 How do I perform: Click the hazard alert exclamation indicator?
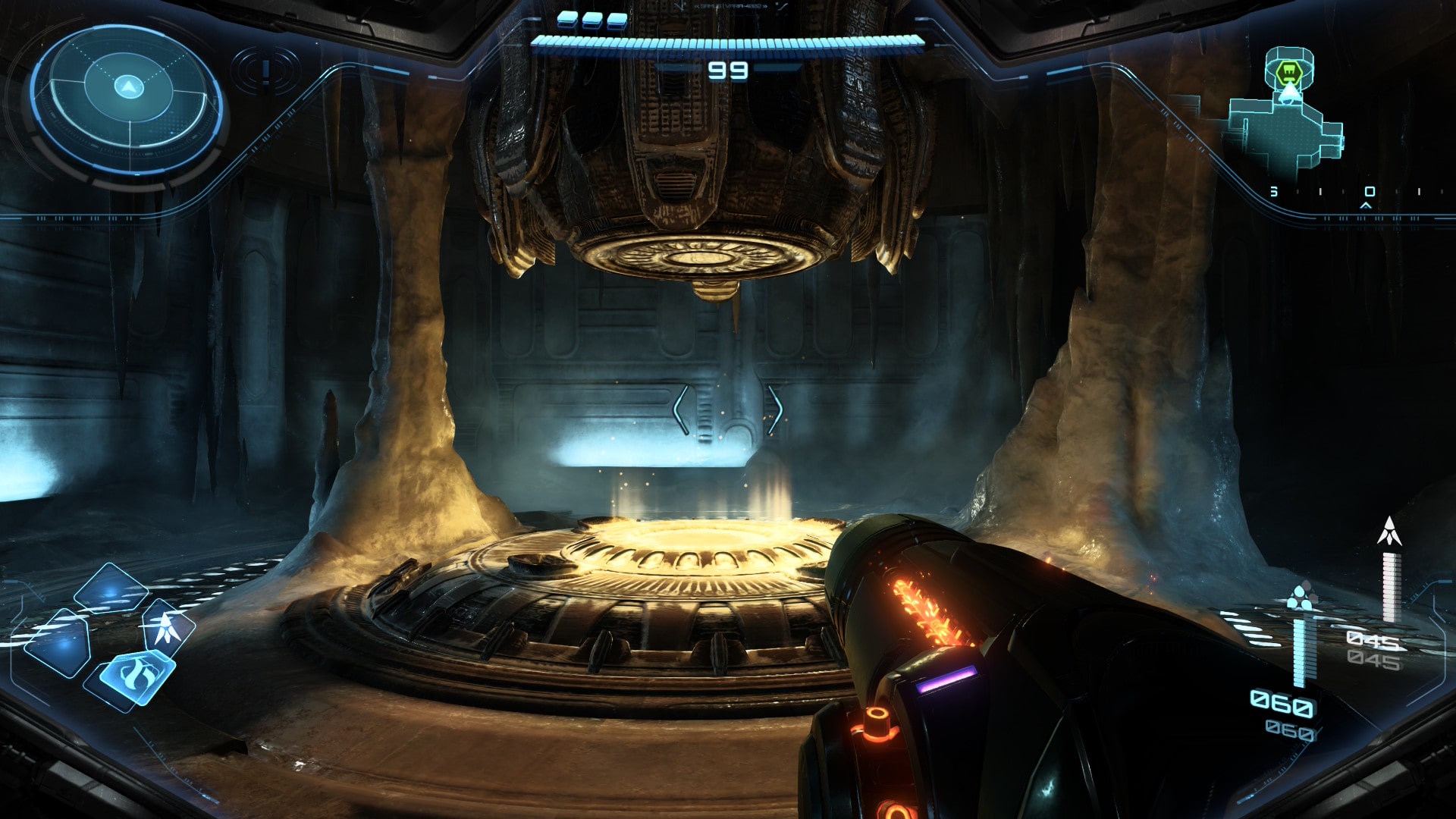coord(265,71)
